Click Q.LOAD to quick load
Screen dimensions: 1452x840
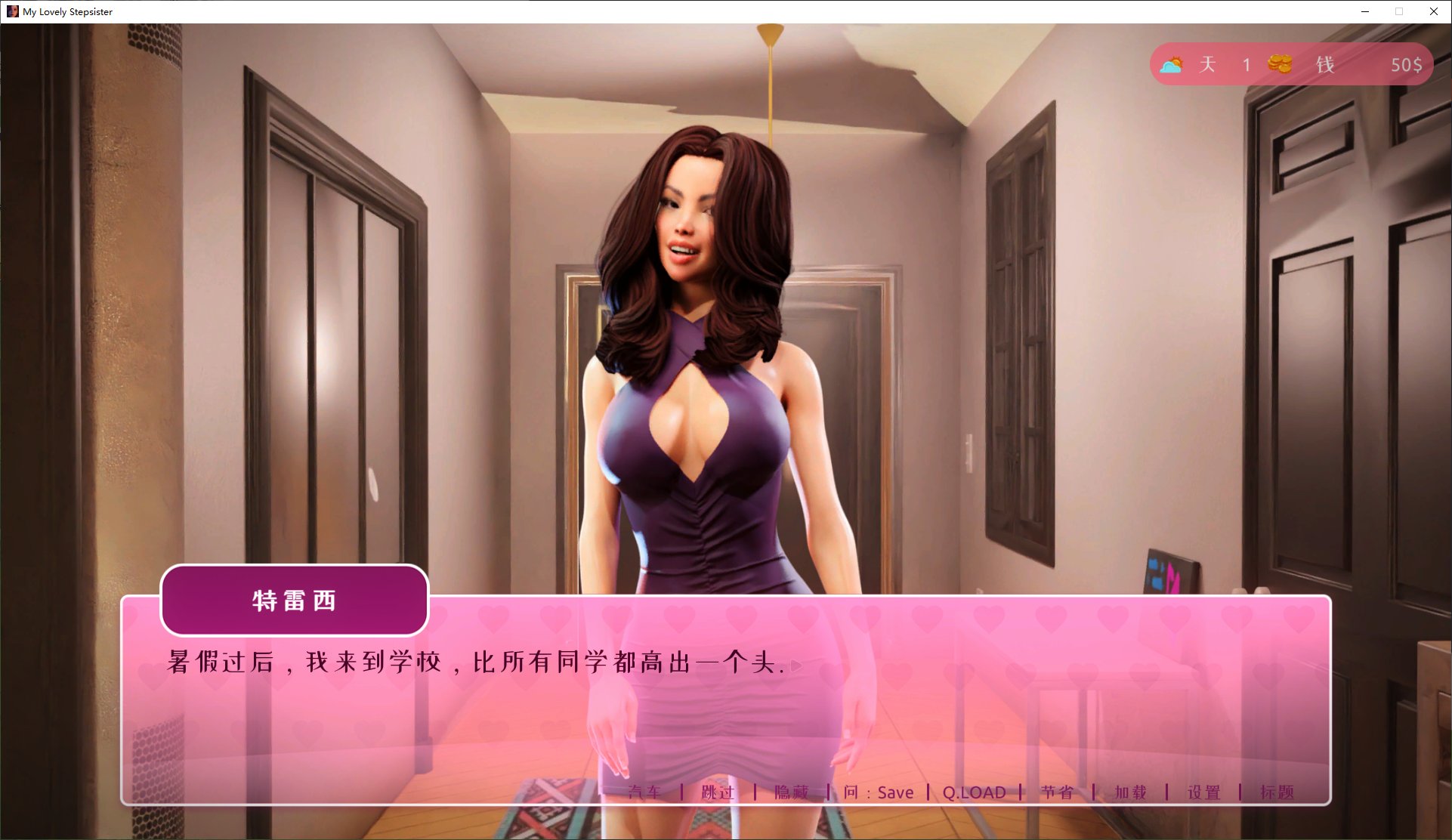[x=973, y=792]
